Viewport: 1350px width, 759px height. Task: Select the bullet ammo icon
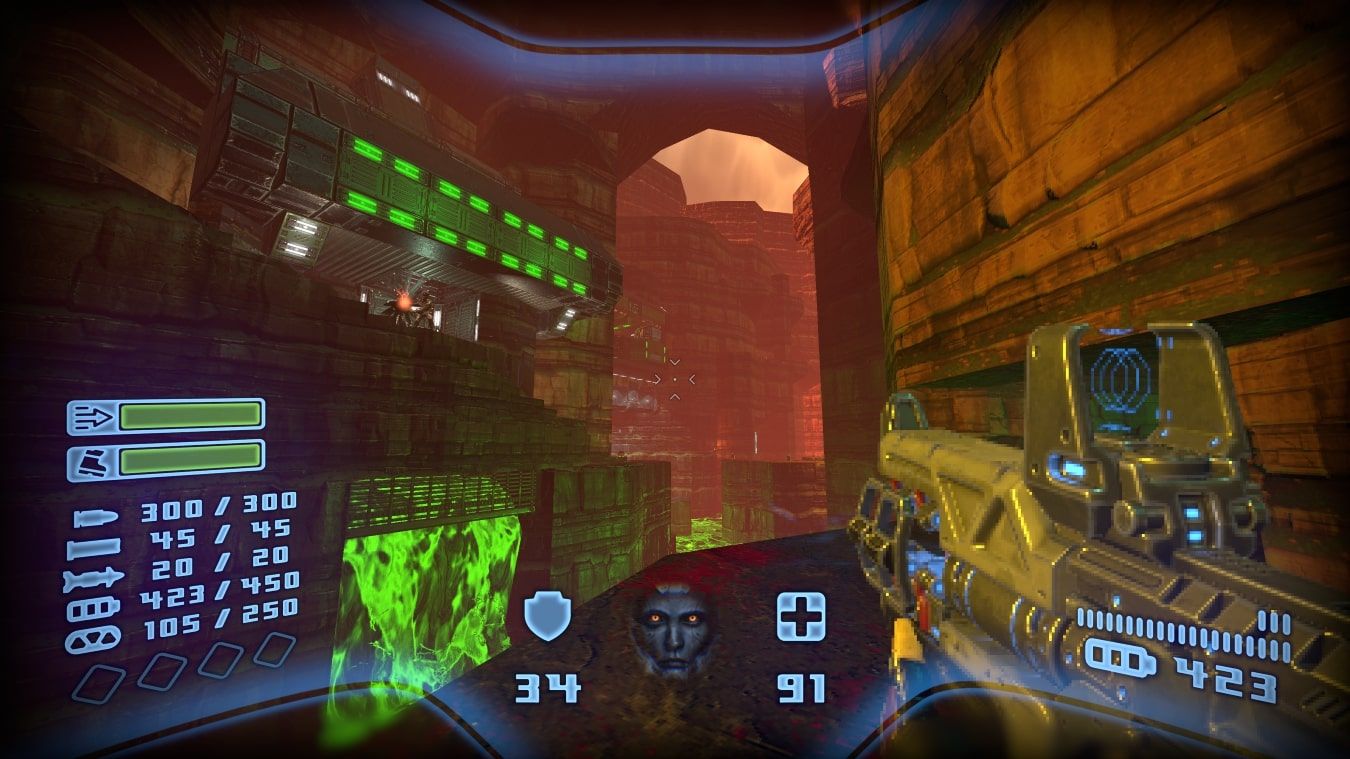[97, 517]
